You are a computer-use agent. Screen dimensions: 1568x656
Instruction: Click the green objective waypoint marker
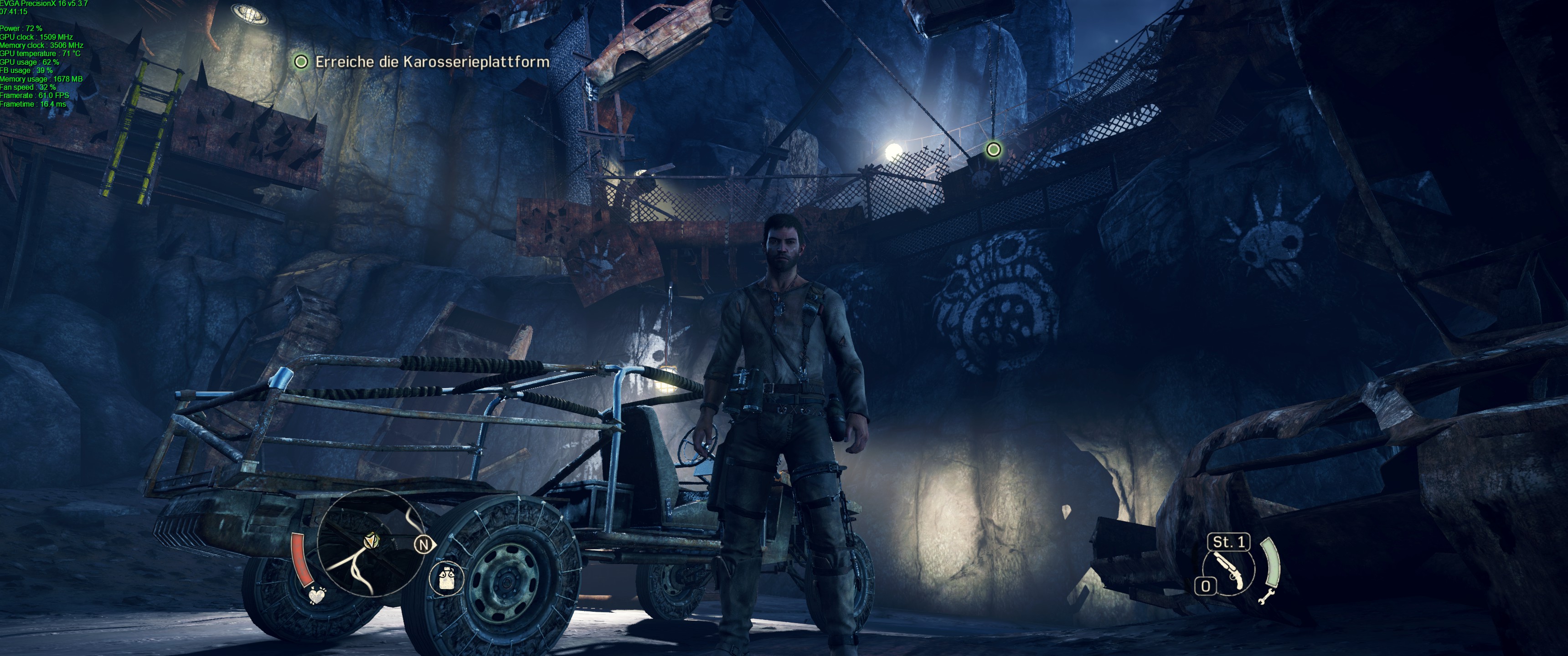click(x=993, y=149)
